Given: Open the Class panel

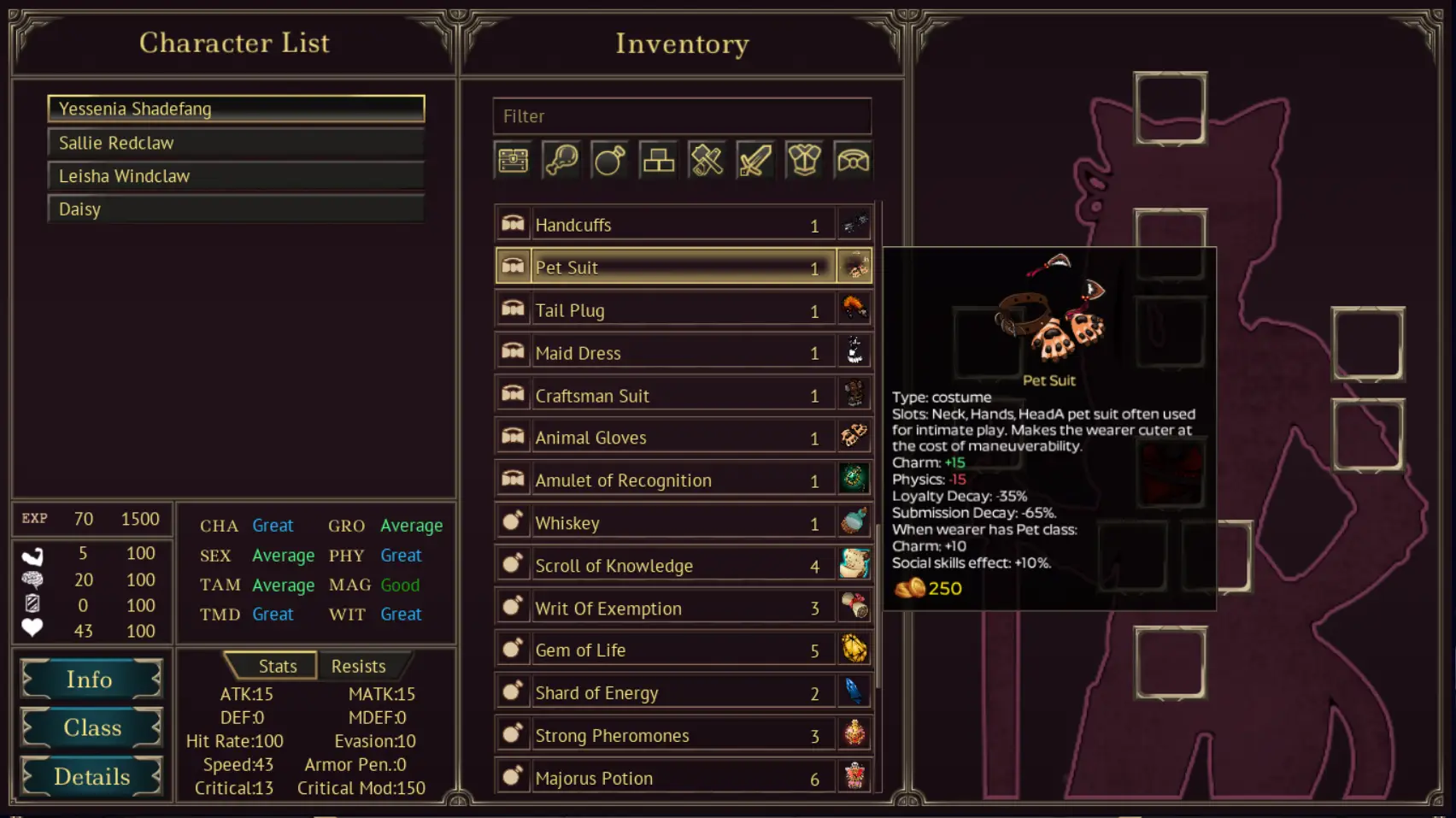Looking at the screenshot, I should pyautogui.click(x=91, y=727).
